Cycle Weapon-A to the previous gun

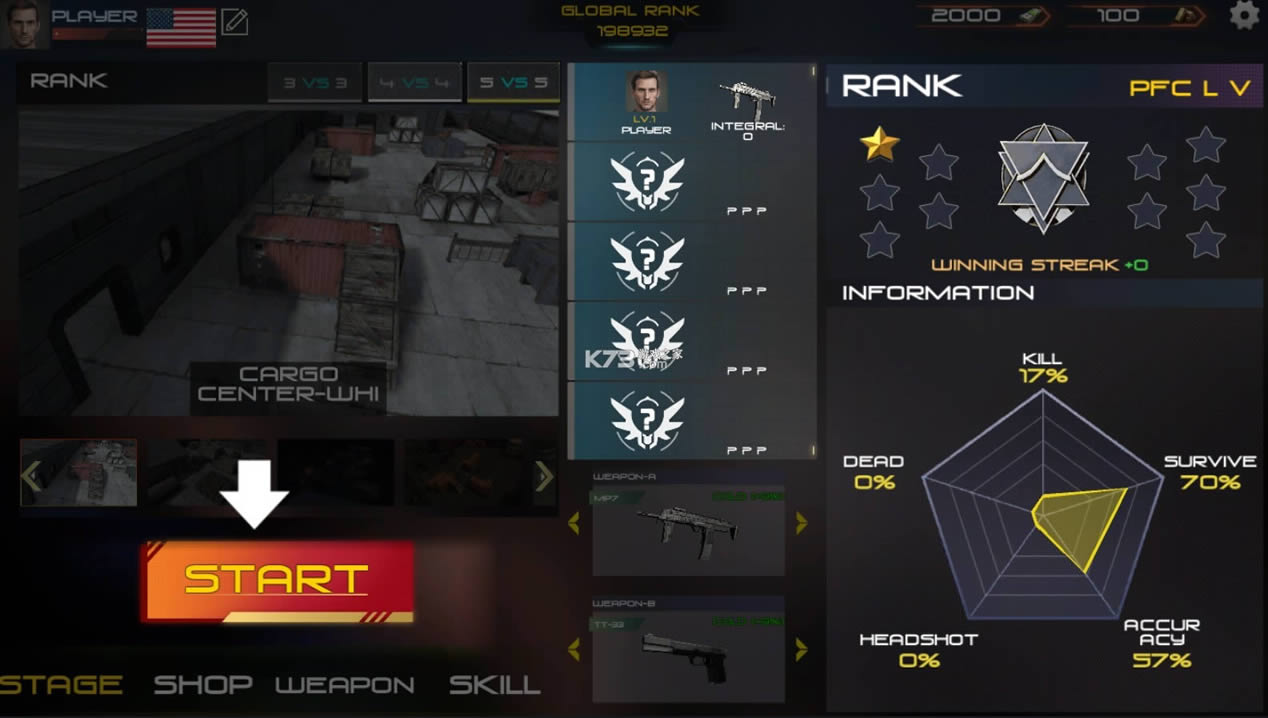574,522
